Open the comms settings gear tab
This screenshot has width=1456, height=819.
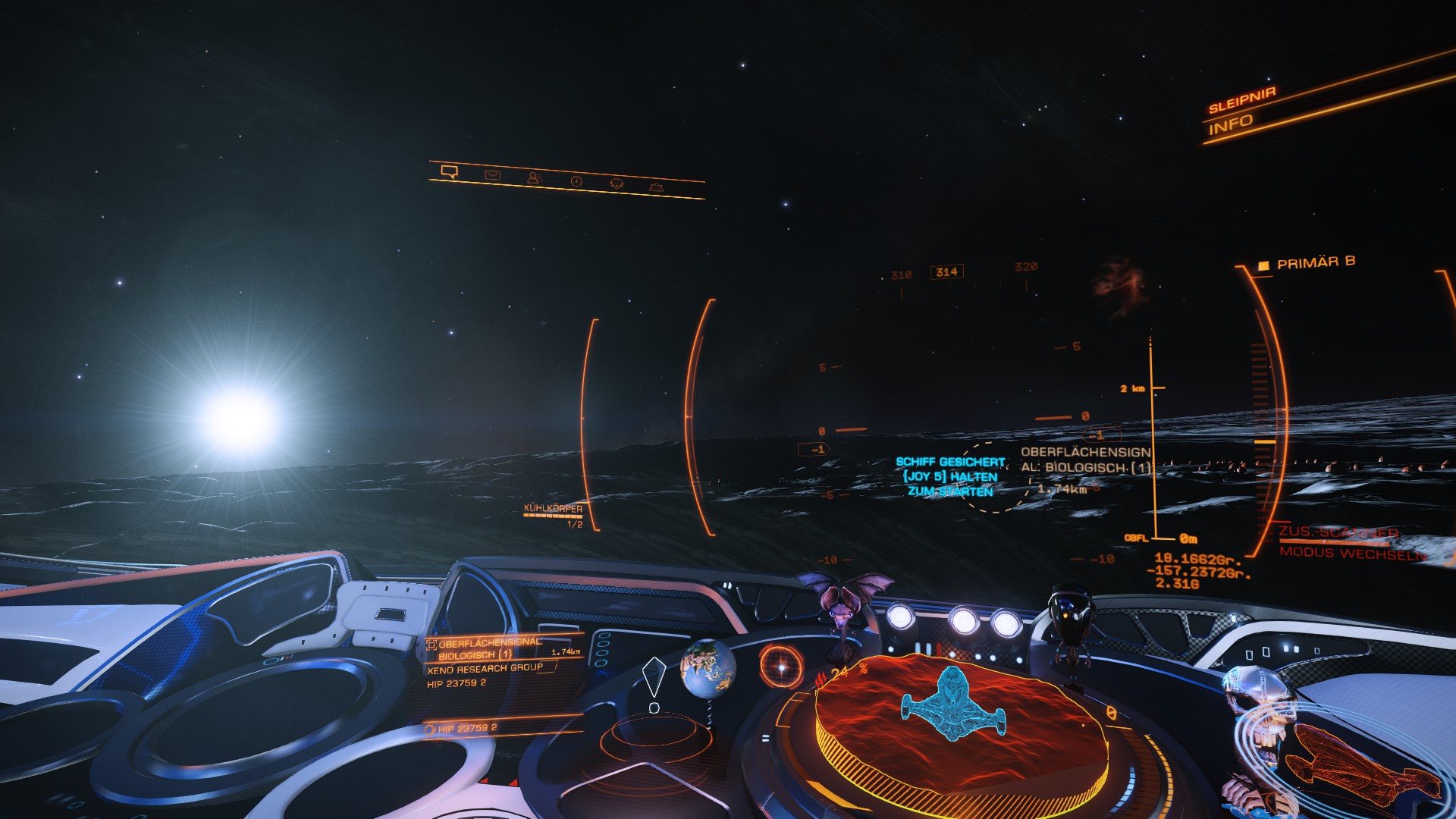coord(657,187)
